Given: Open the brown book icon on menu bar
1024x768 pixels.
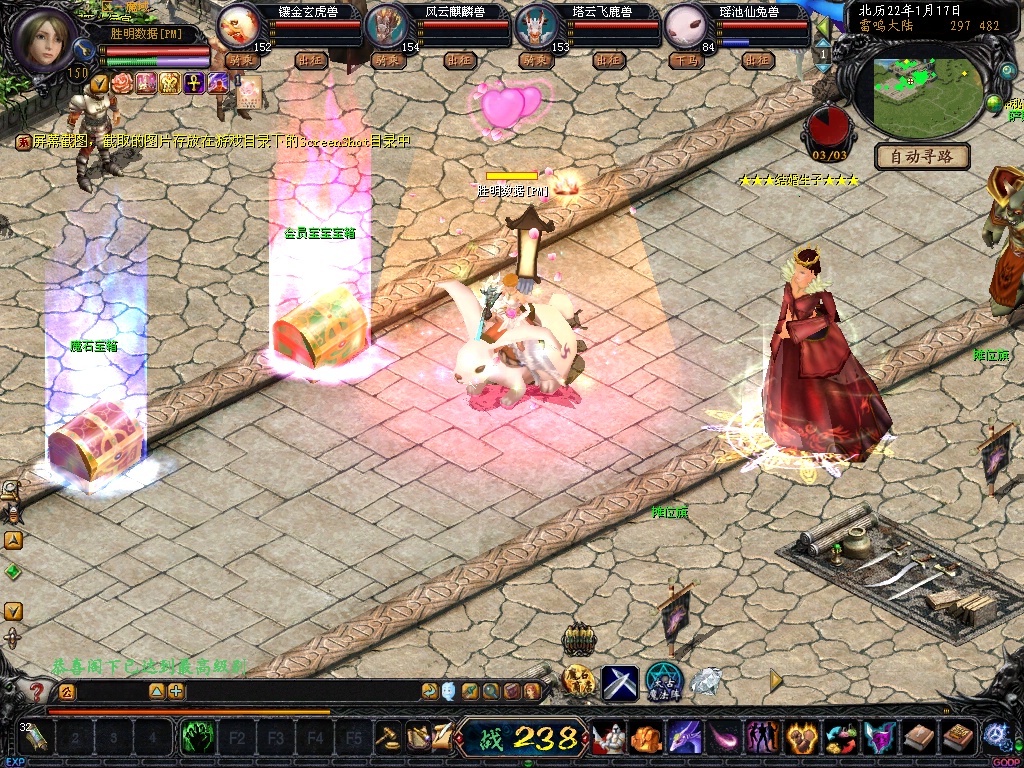Looking at the screenshot, I should (x=917, y=738).
